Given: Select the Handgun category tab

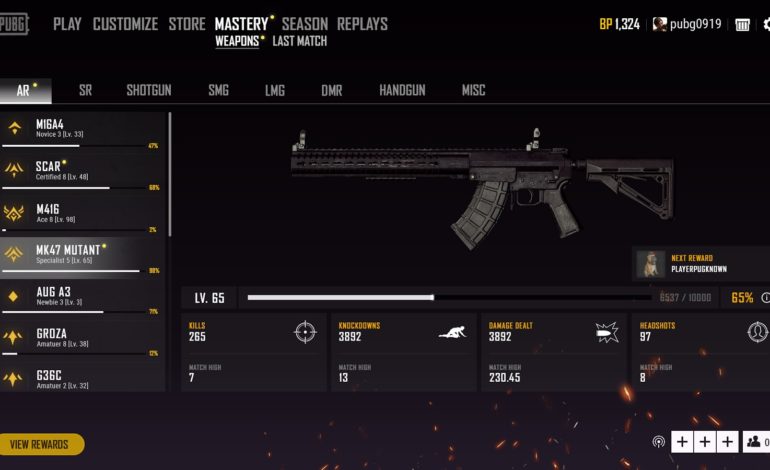Looking at the screenshot, I should coord(402,90).
